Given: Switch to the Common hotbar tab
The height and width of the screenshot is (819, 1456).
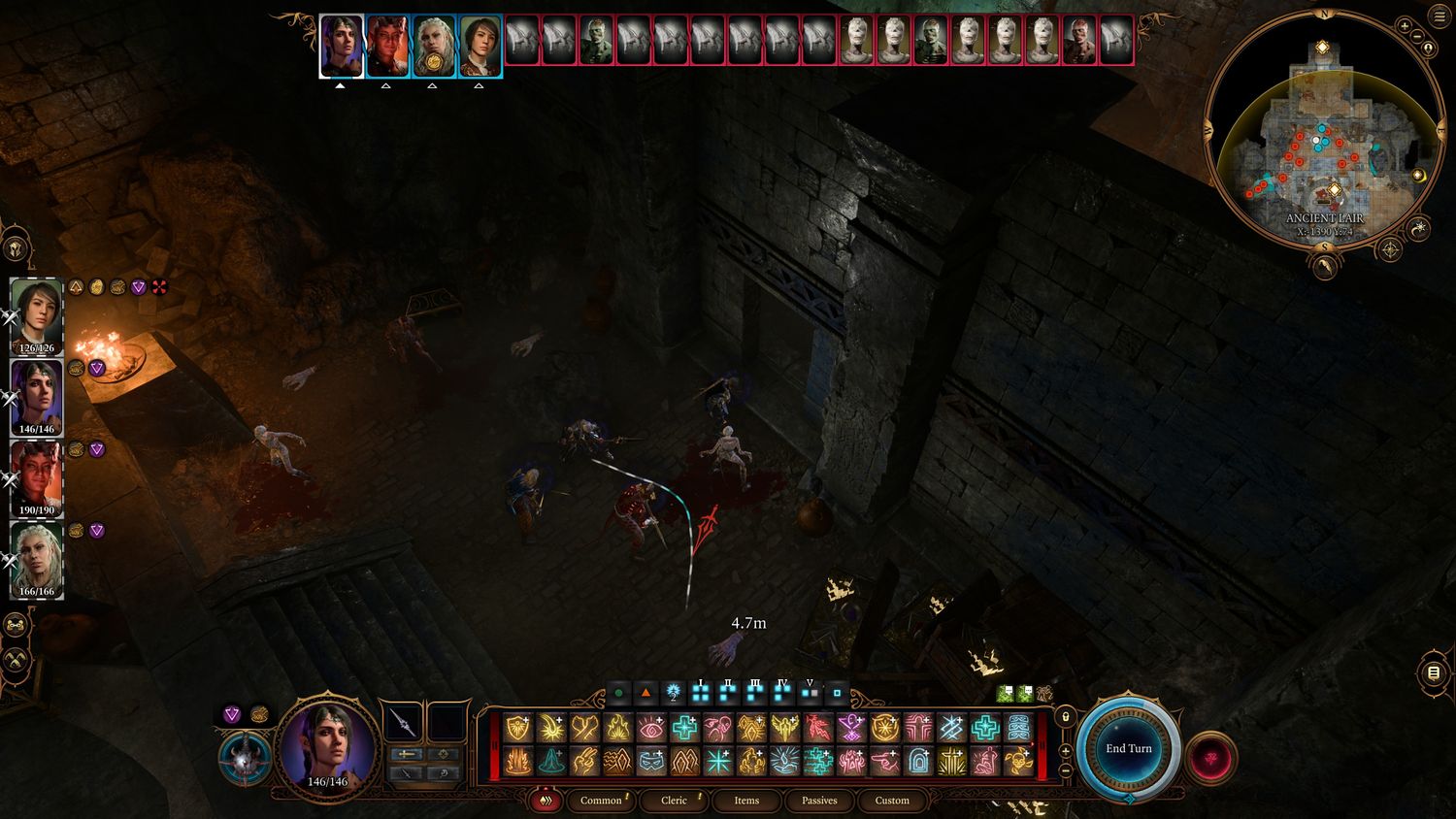Looking at the screenshot, I should click(x=601, y=801).
